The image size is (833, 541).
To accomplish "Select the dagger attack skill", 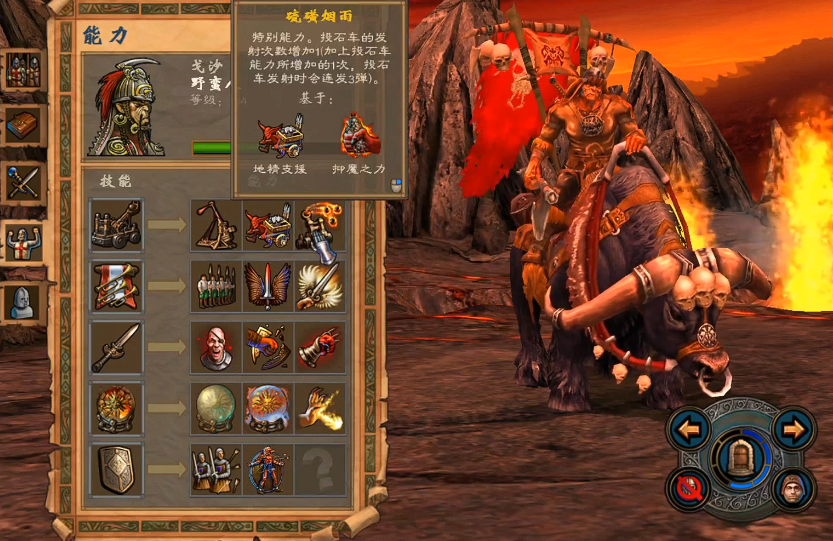I will tap(117, 347).
